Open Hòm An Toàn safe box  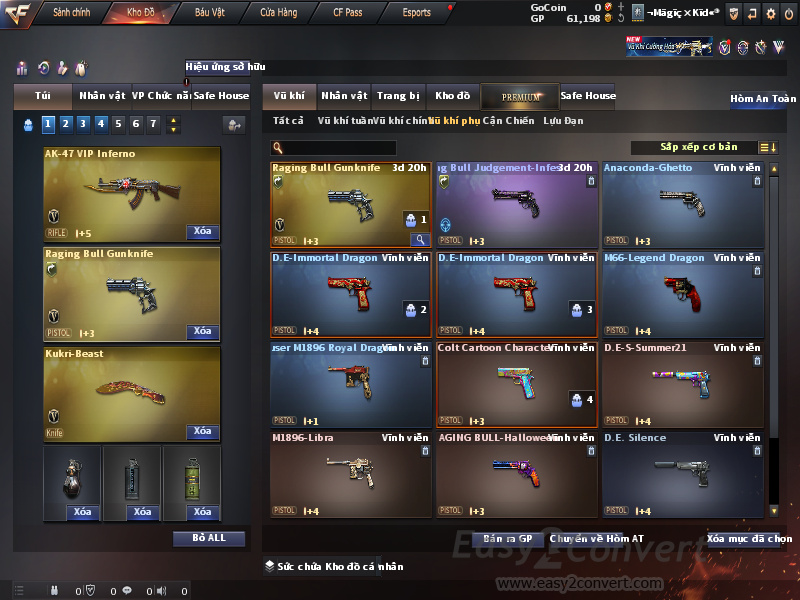pos(762,99)
